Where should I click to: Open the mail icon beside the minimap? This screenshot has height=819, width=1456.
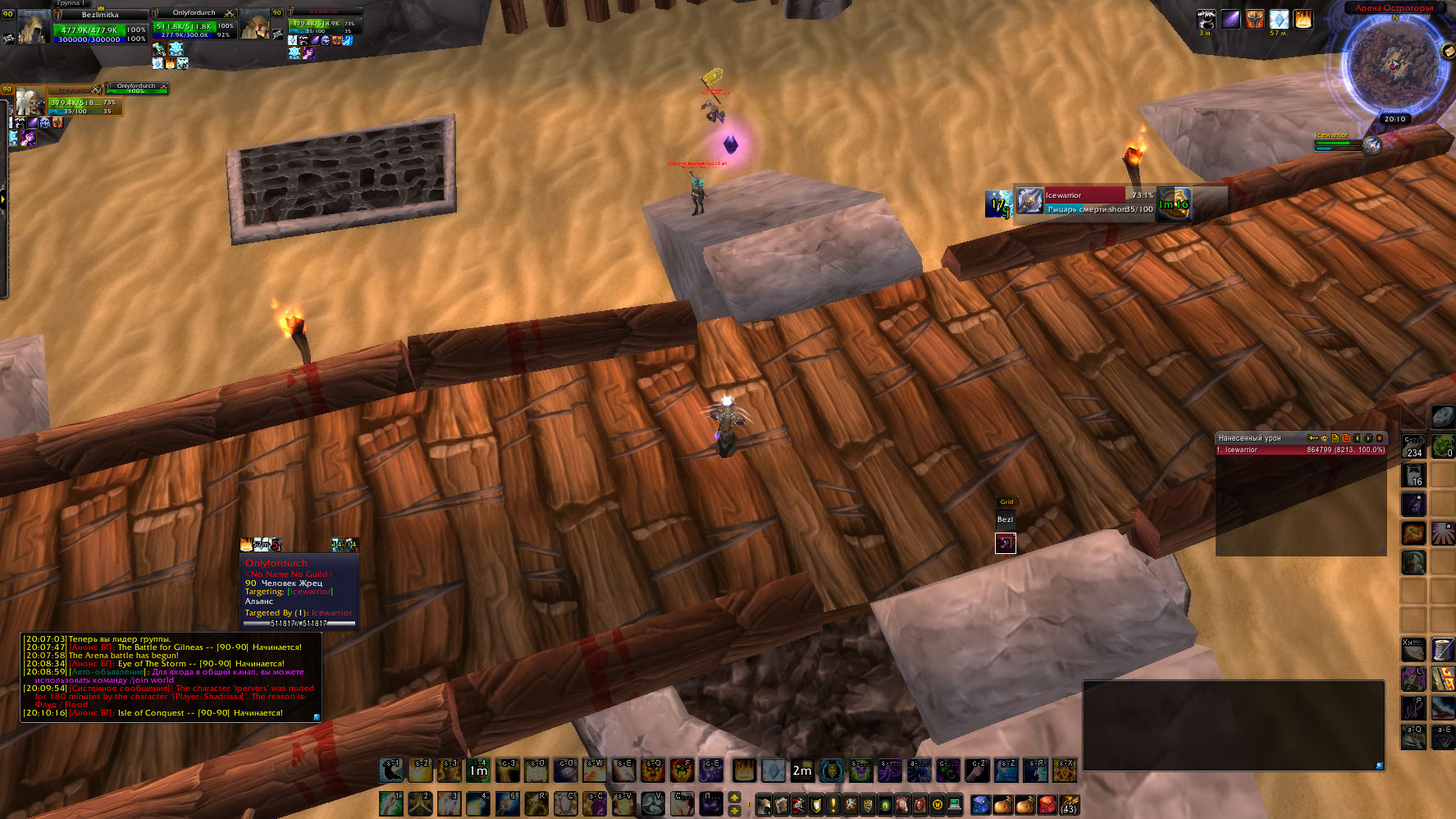click(x=1447, y=52)
